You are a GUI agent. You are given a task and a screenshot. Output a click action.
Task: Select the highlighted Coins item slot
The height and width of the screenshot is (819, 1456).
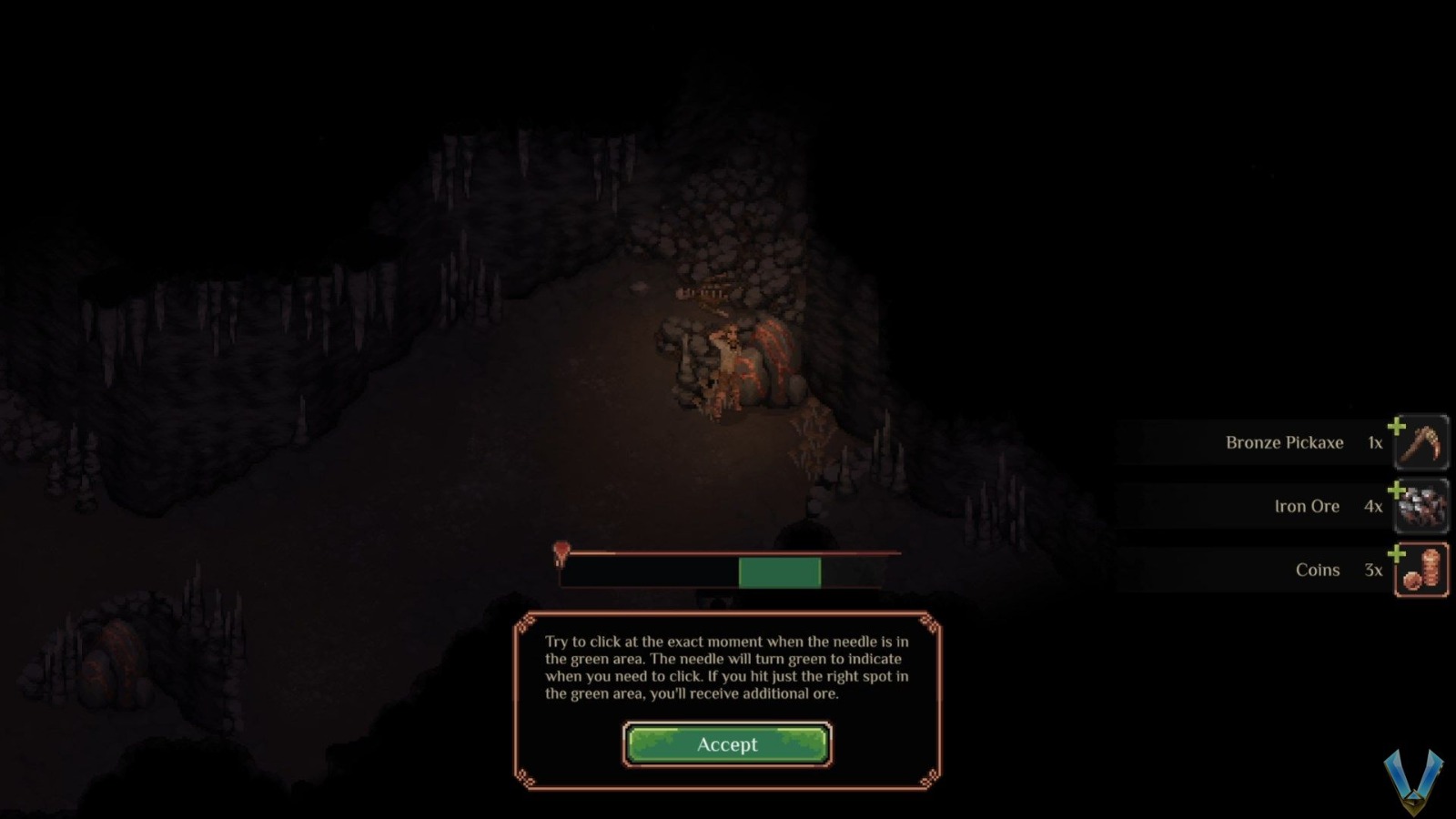pyautogui.click(x=1422, y=570)
